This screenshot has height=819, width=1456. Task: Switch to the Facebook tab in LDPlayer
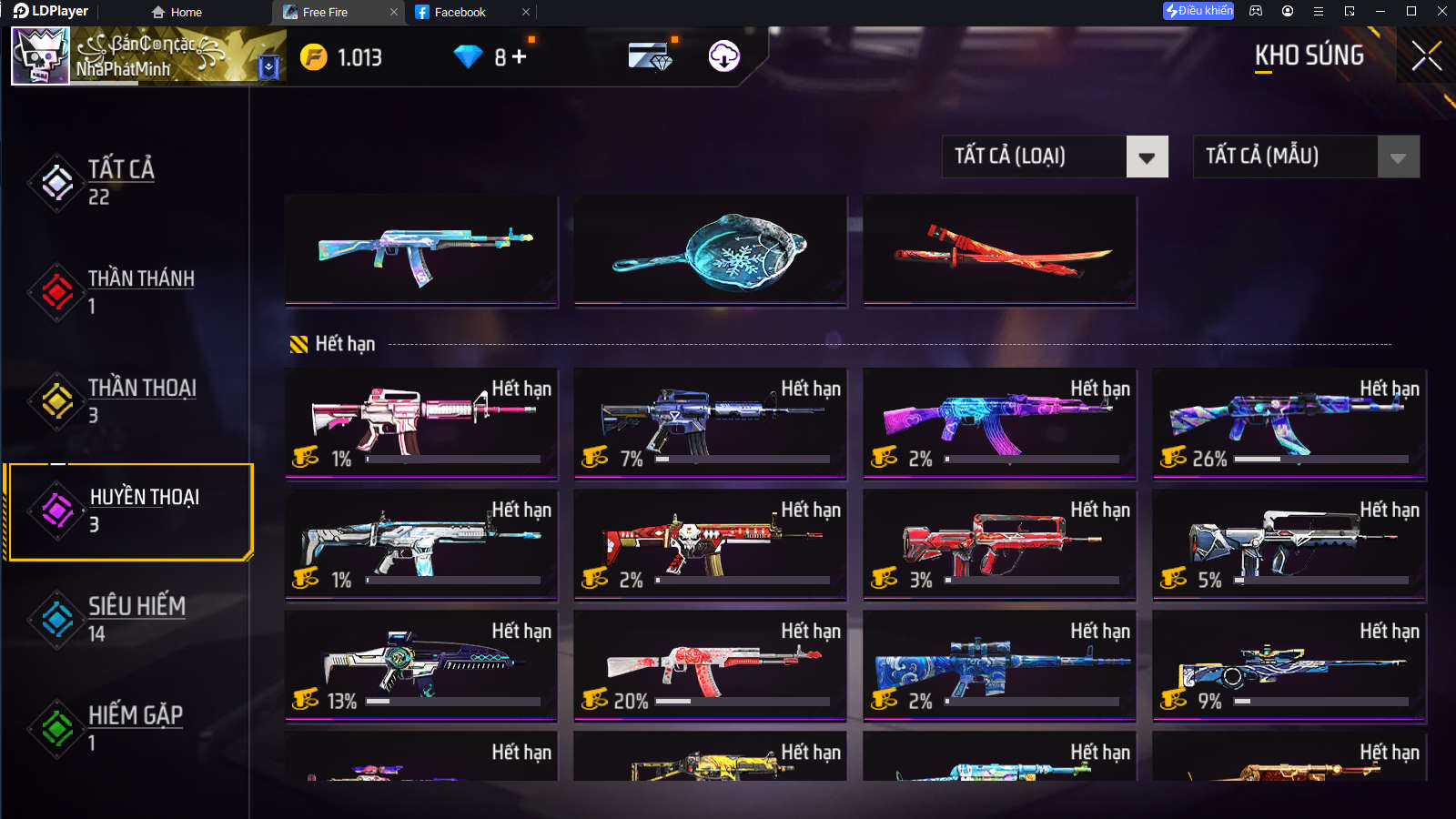tap(460, 12)
